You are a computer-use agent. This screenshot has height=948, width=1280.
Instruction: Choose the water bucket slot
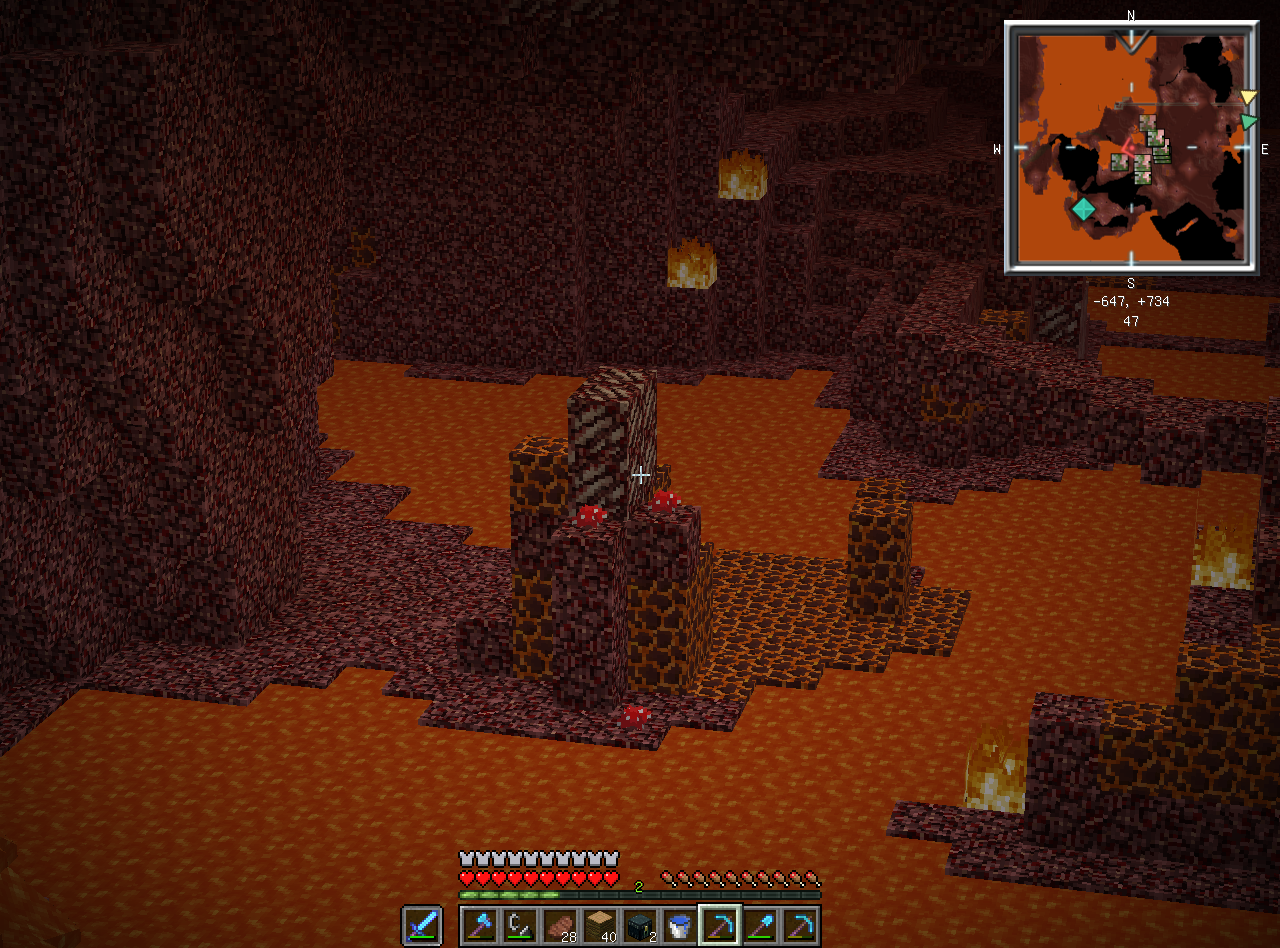[681, 925]
